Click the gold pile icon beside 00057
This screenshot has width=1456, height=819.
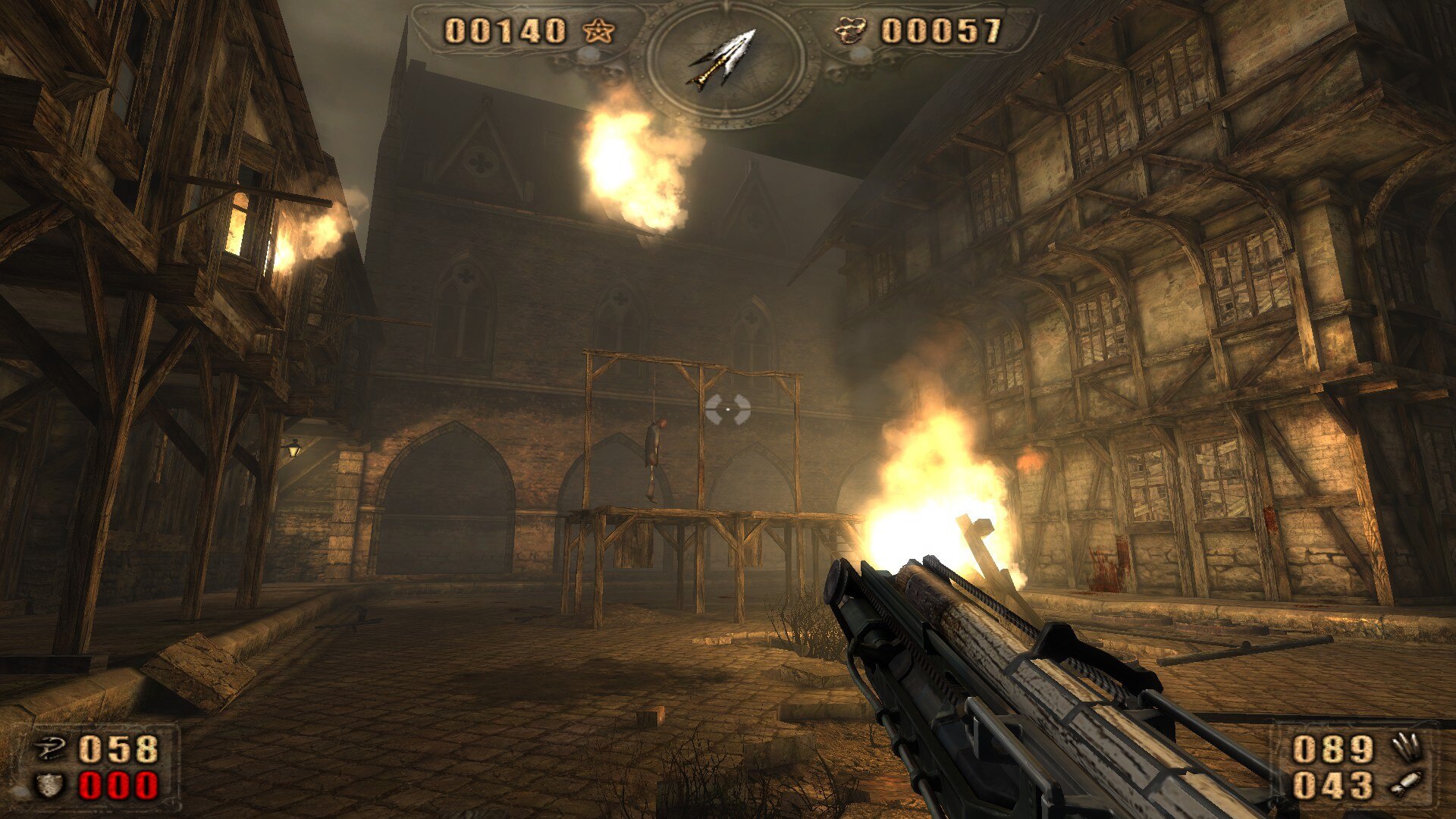click(850, 31)
